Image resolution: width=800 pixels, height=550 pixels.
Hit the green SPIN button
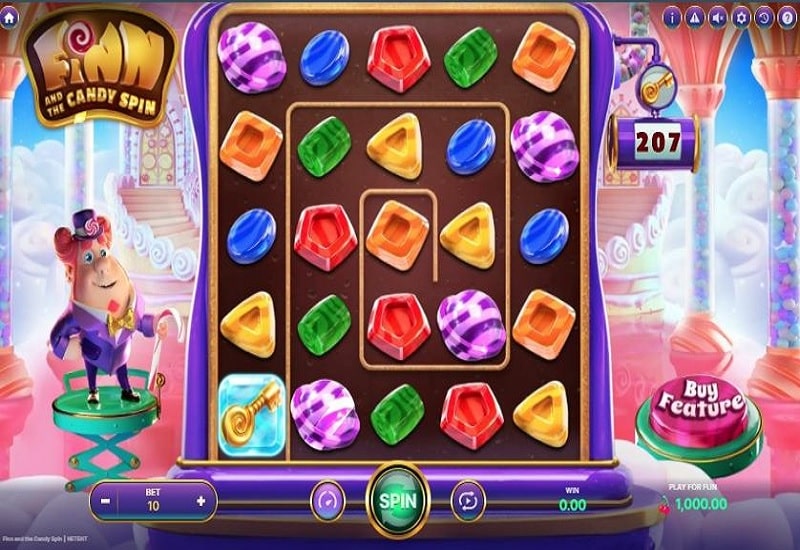pyautogui.click(x=398, y=499)
